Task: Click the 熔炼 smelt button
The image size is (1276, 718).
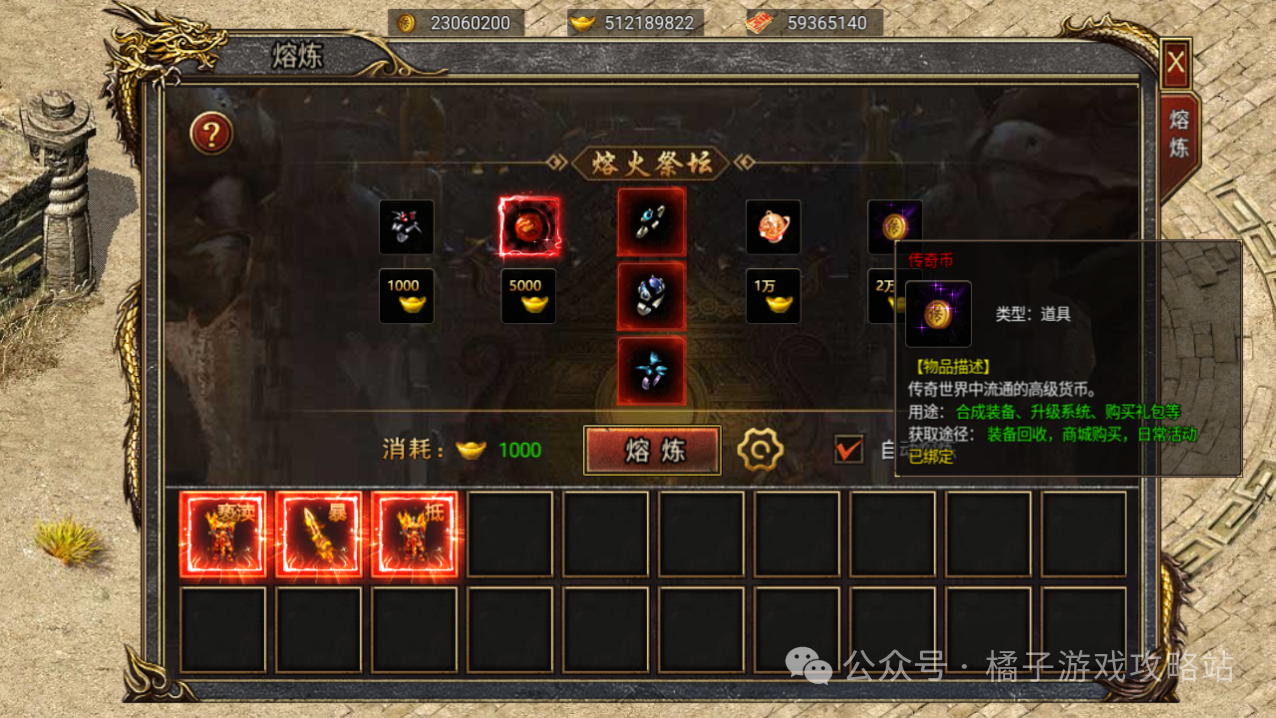Action: tap(652, 450)
